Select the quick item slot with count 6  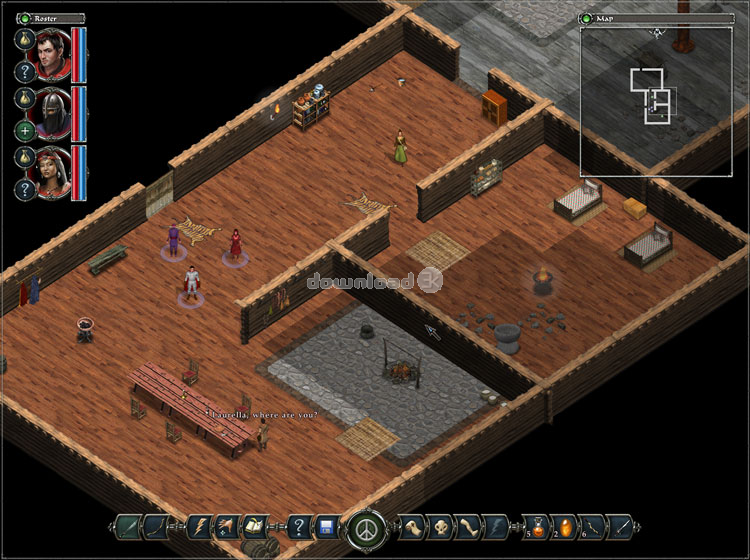click(592, 526)
